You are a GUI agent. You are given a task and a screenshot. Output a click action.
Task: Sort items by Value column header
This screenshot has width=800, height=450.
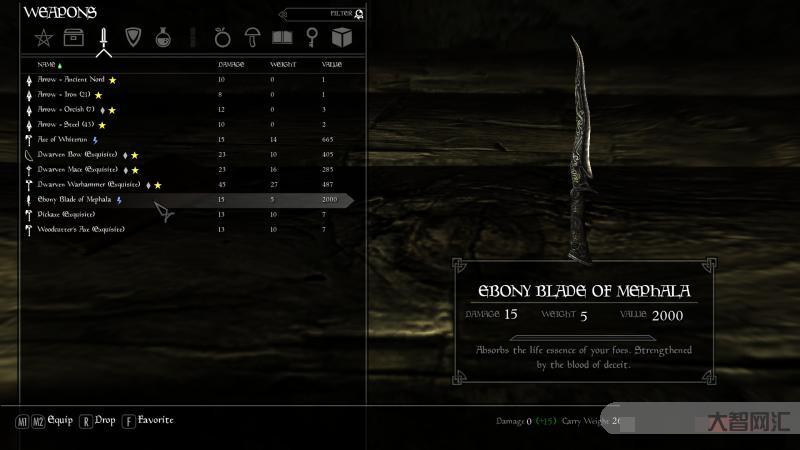[332, 64]
